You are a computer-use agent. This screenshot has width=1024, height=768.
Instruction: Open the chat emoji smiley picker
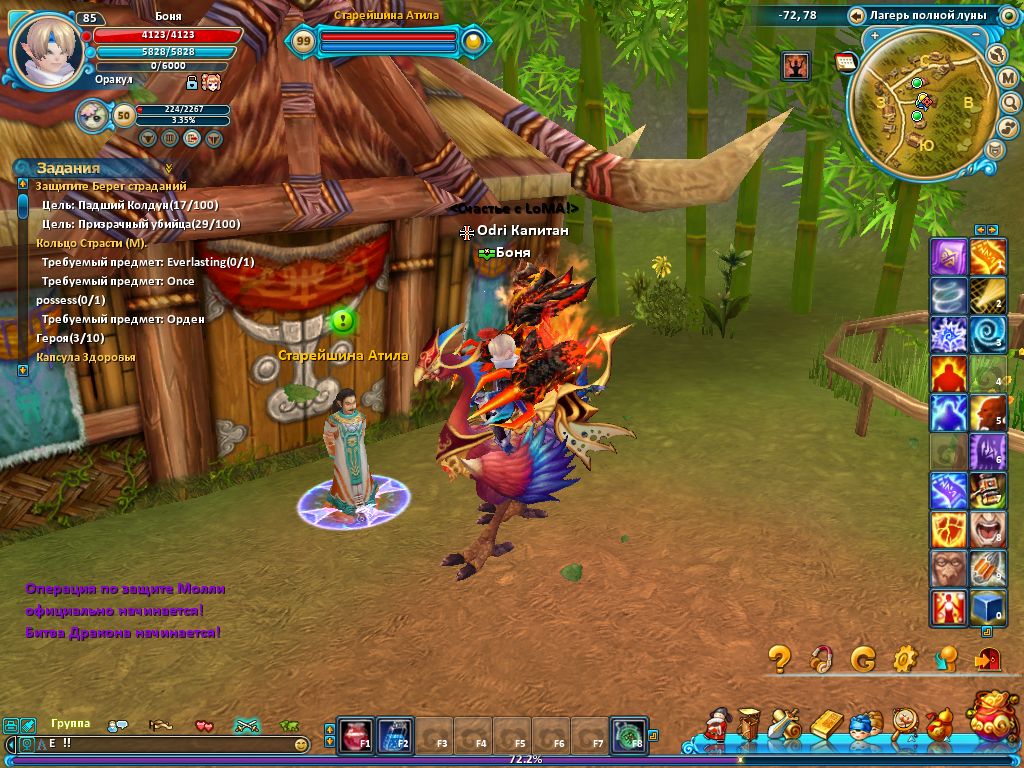pyautogui.click(x=301, y=745)
